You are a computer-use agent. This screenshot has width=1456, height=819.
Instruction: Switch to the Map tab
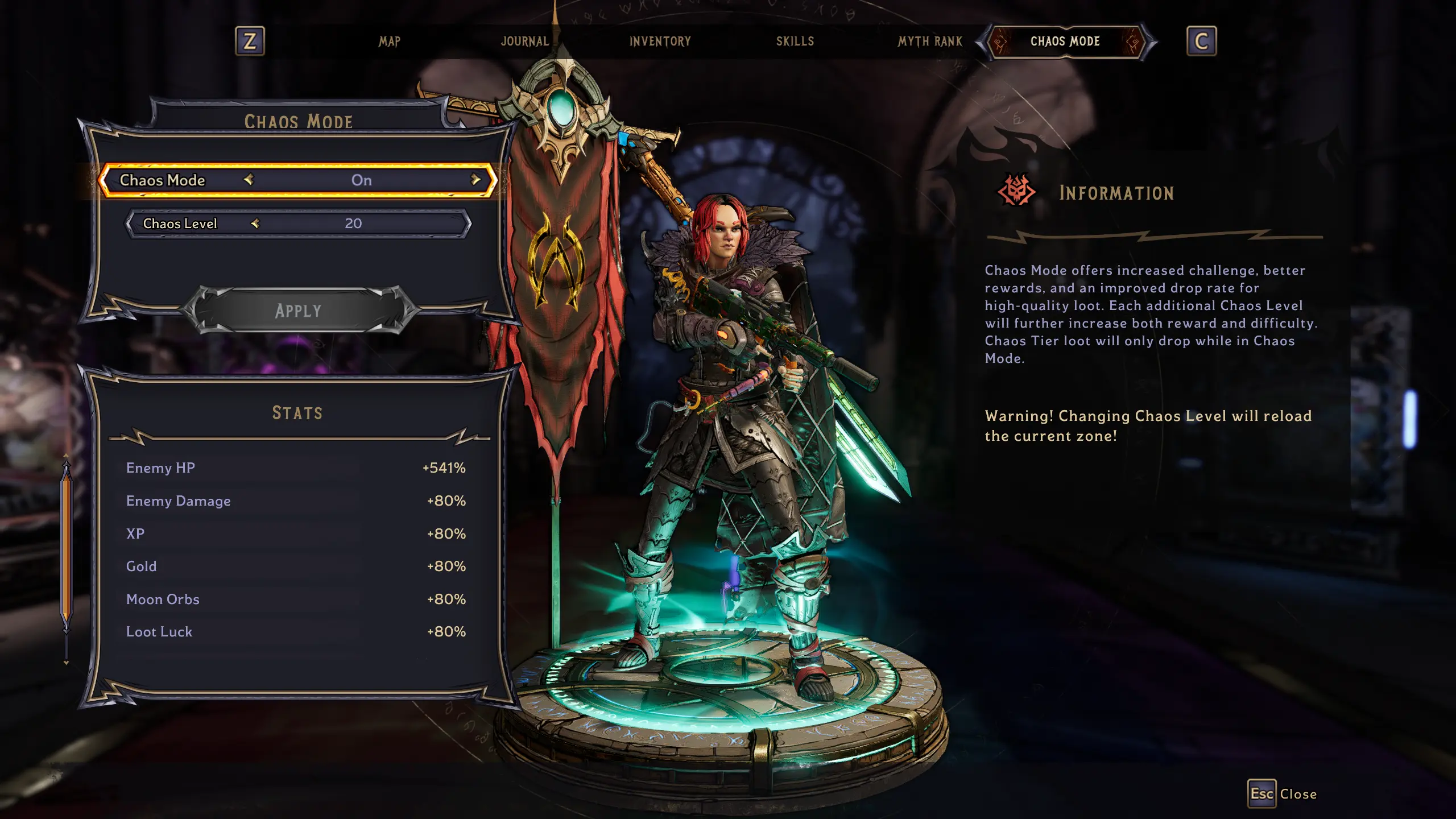[x=390, y=42]
